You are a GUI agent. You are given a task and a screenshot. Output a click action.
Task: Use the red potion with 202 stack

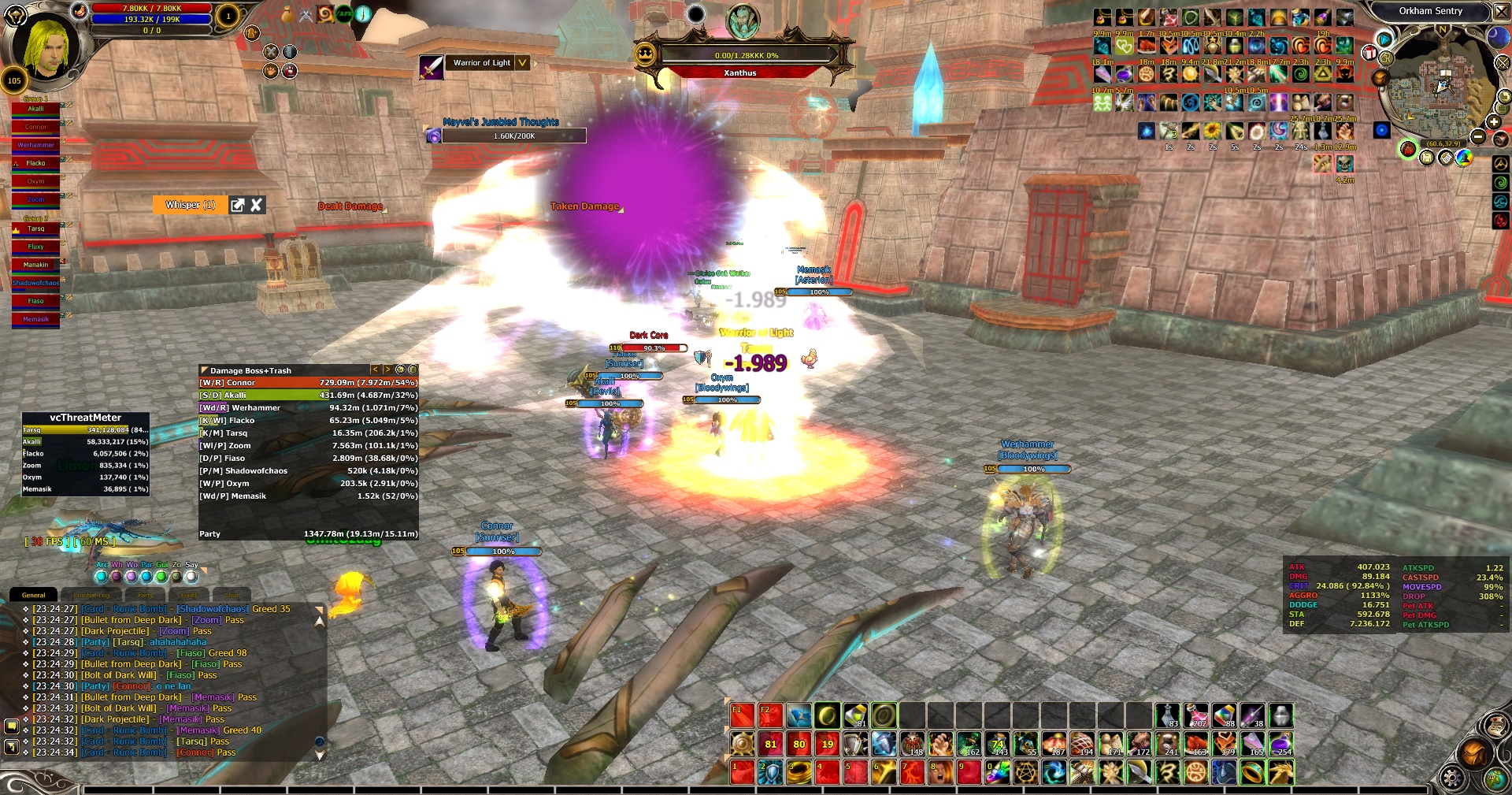pyautogui.click(x=1195, y=715)
